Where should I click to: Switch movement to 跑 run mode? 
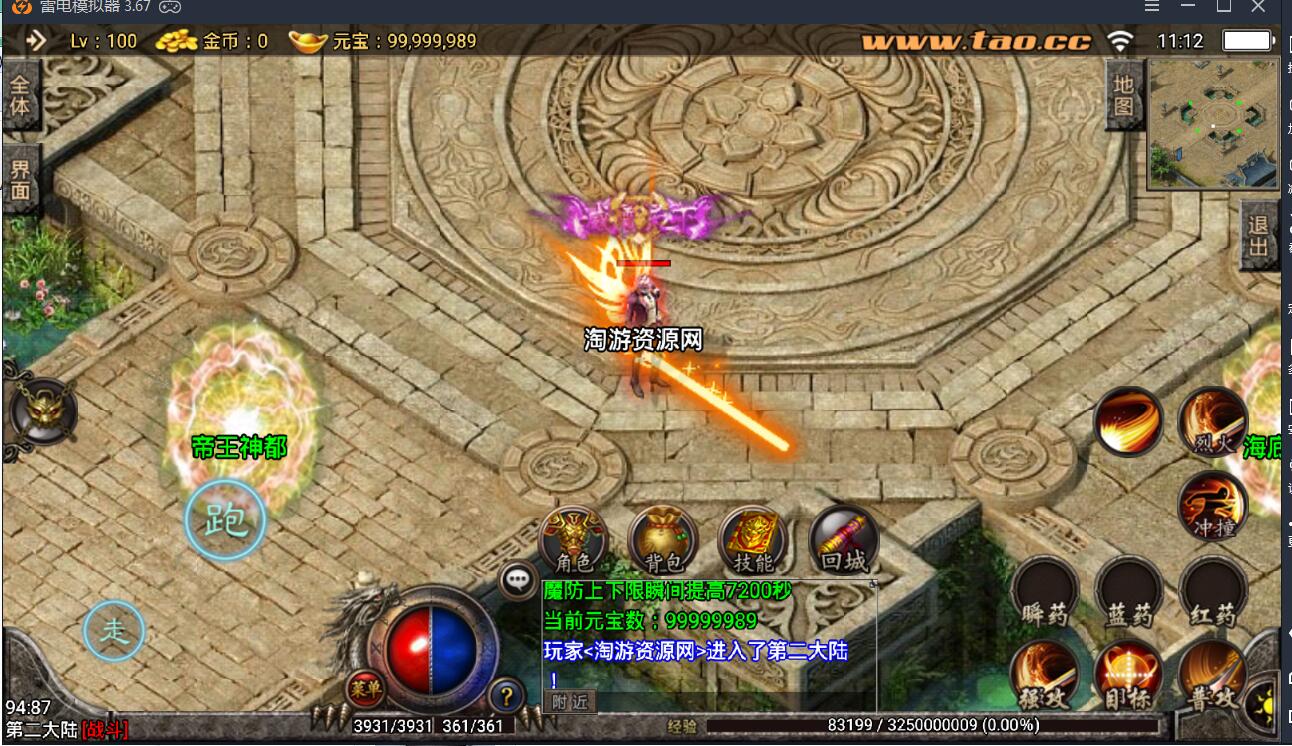(x=225, y=520)
